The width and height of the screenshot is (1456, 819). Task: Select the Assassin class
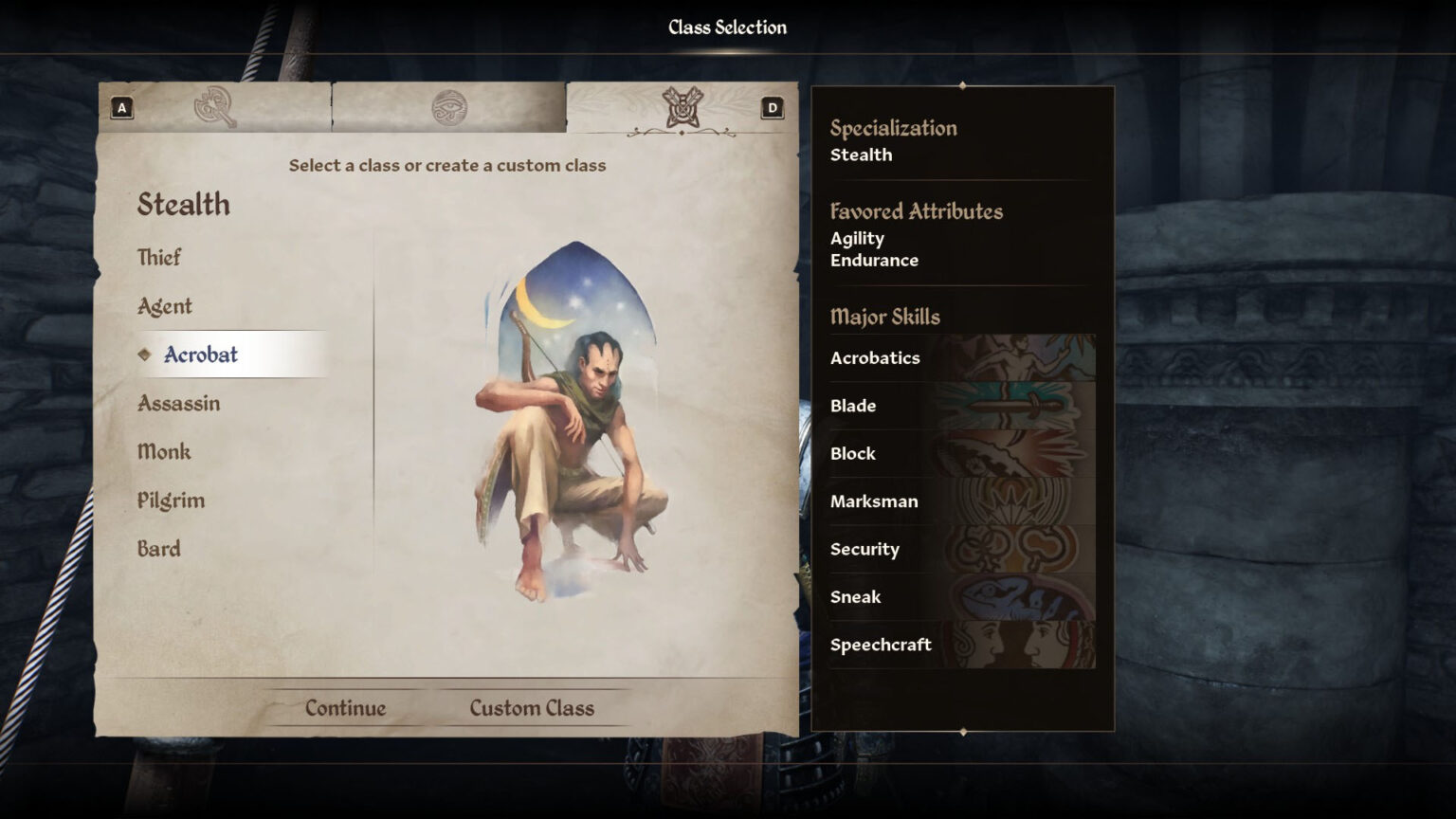[x=177, y=403]
